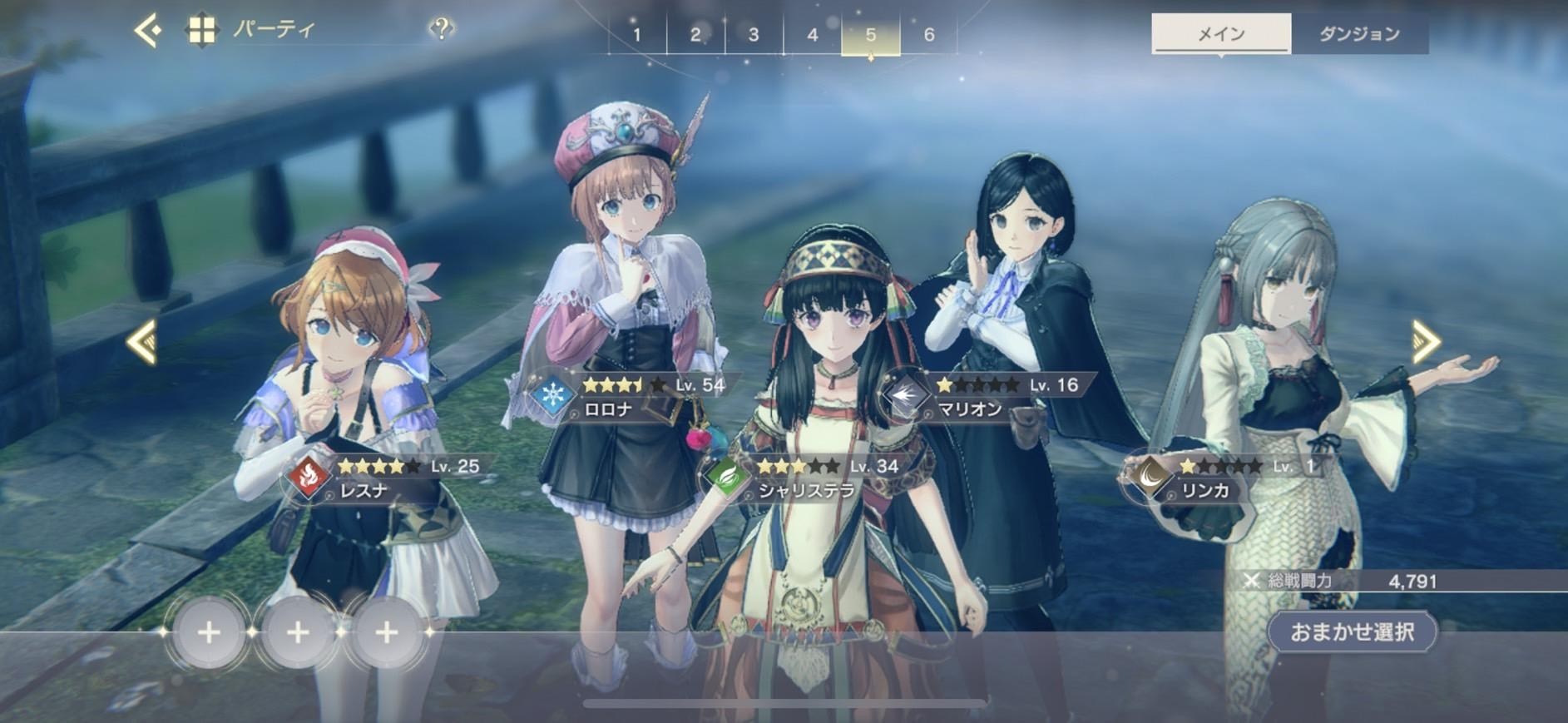Switch to party slot 6
The image size is (1568, 723).
(x=929, y=35)
